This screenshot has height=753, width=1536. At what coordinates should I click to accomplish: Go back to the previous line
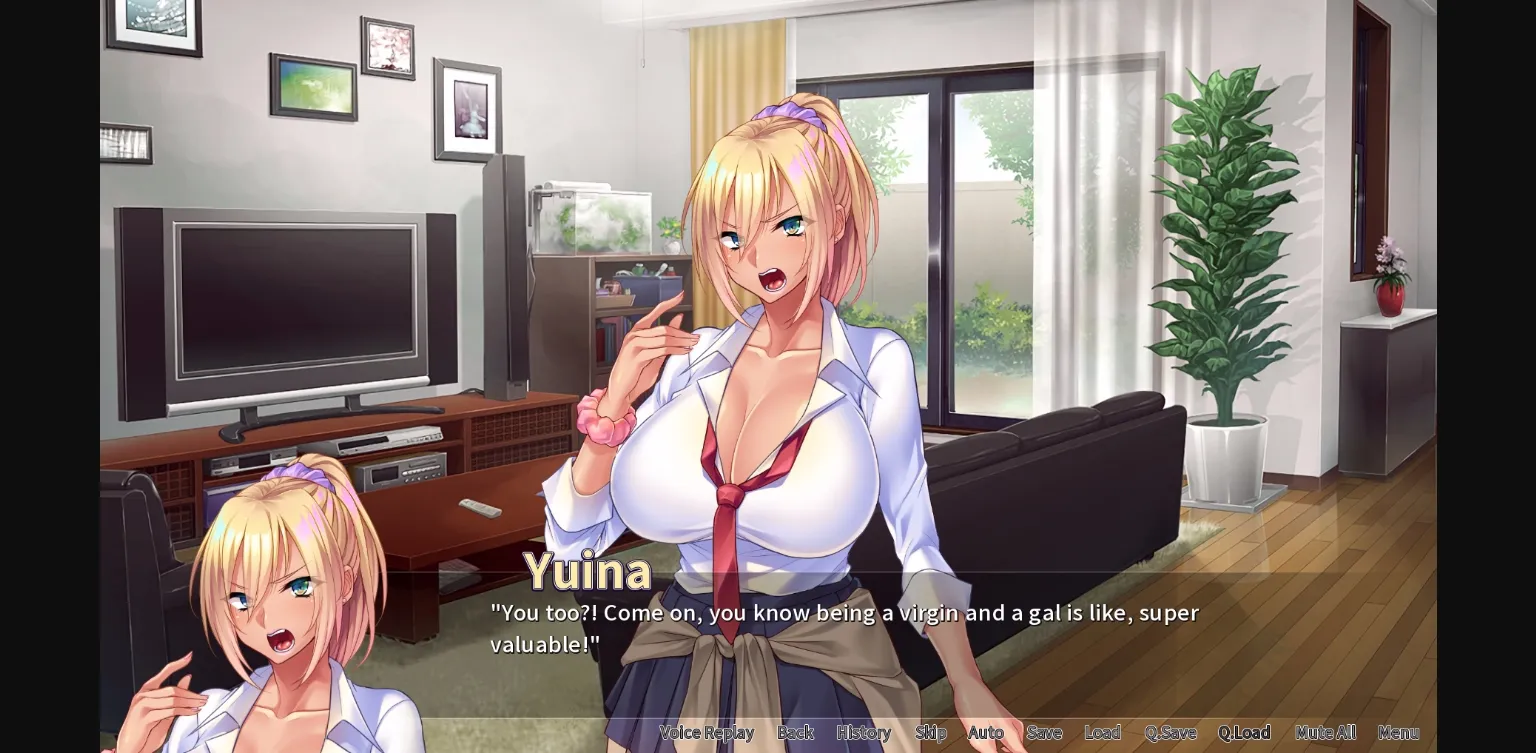[795, 732]
